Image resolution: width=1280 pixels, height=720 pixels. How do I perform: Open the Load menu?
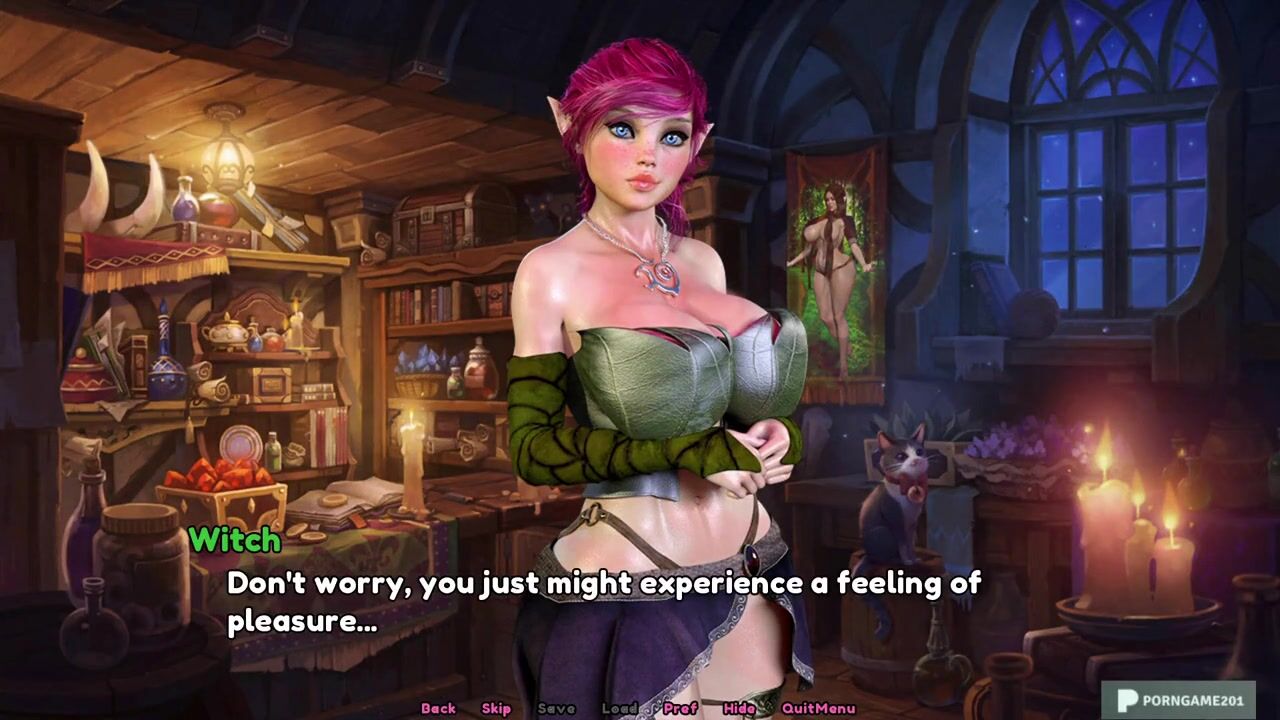[619, 708]
